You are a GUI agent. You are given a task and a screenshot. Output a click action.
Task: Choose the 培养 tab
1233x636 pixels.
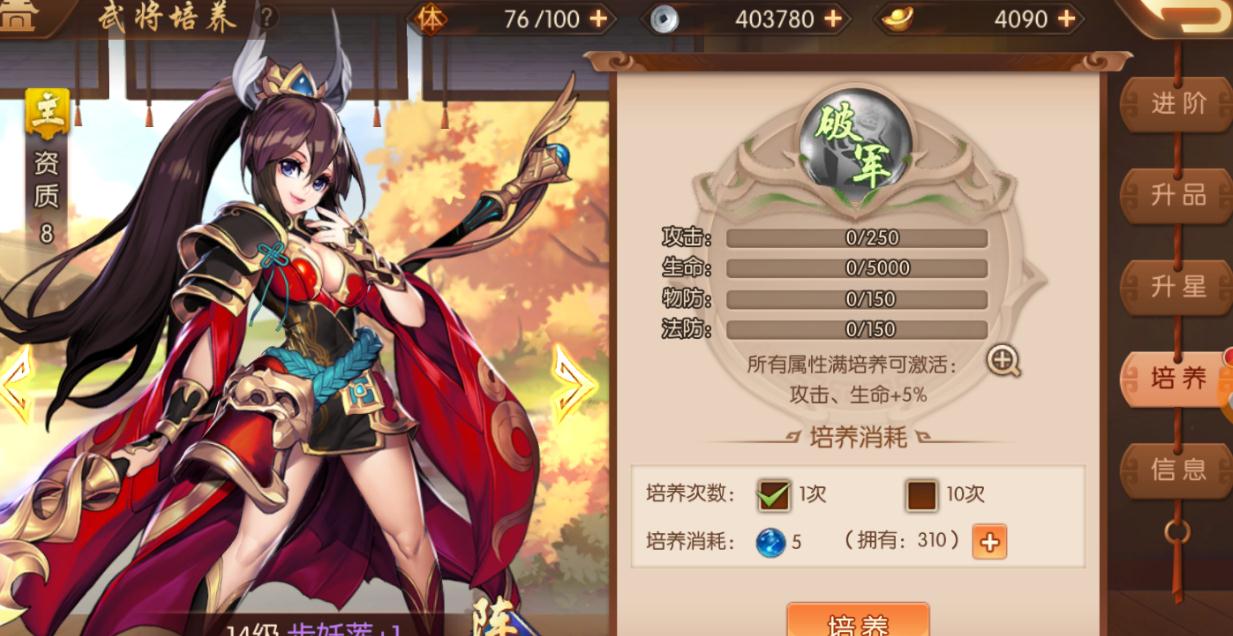click(1177, 378)
